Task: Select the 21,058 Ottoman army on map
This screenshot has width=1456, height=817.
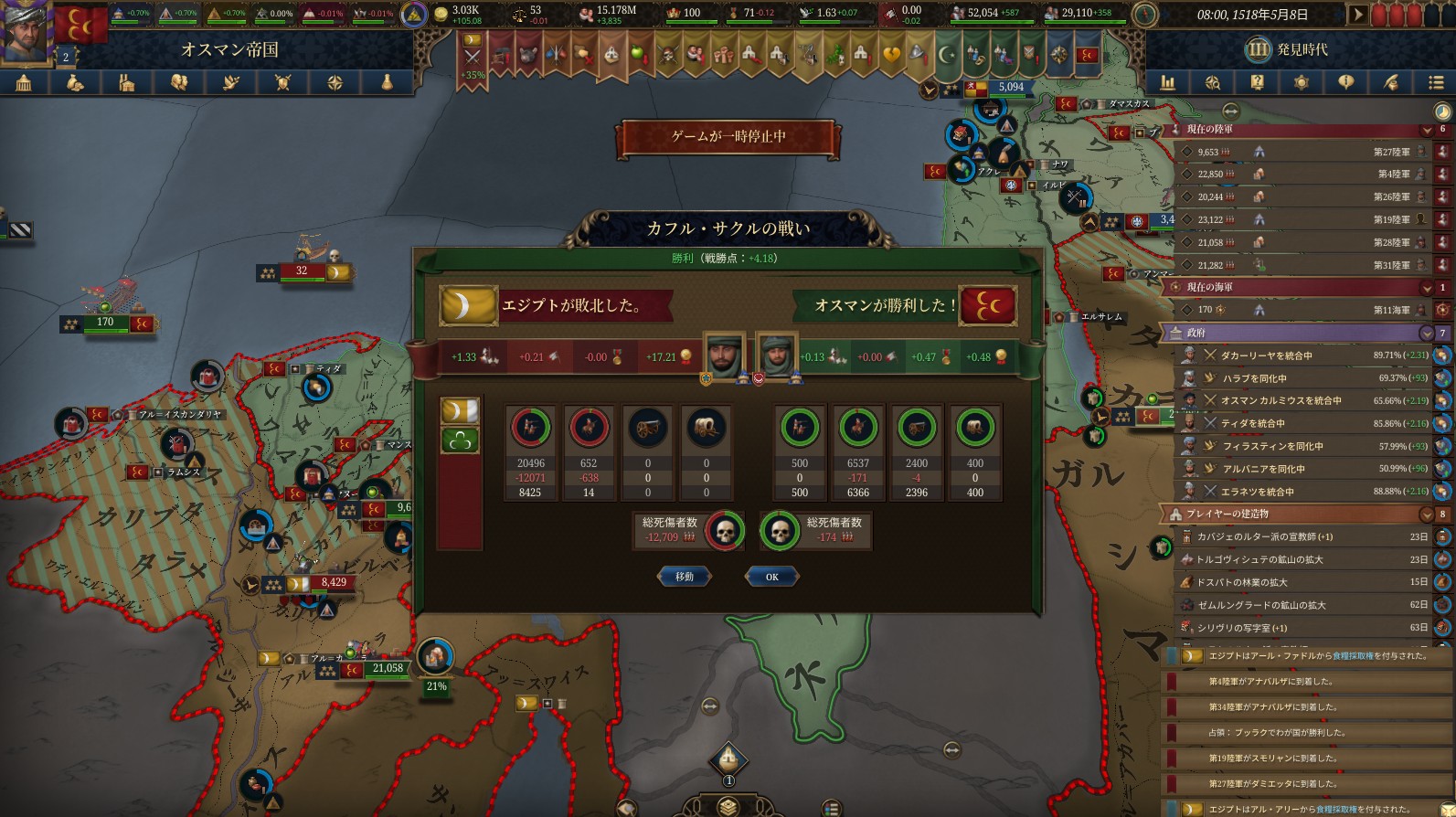Action: click(388, 669)
